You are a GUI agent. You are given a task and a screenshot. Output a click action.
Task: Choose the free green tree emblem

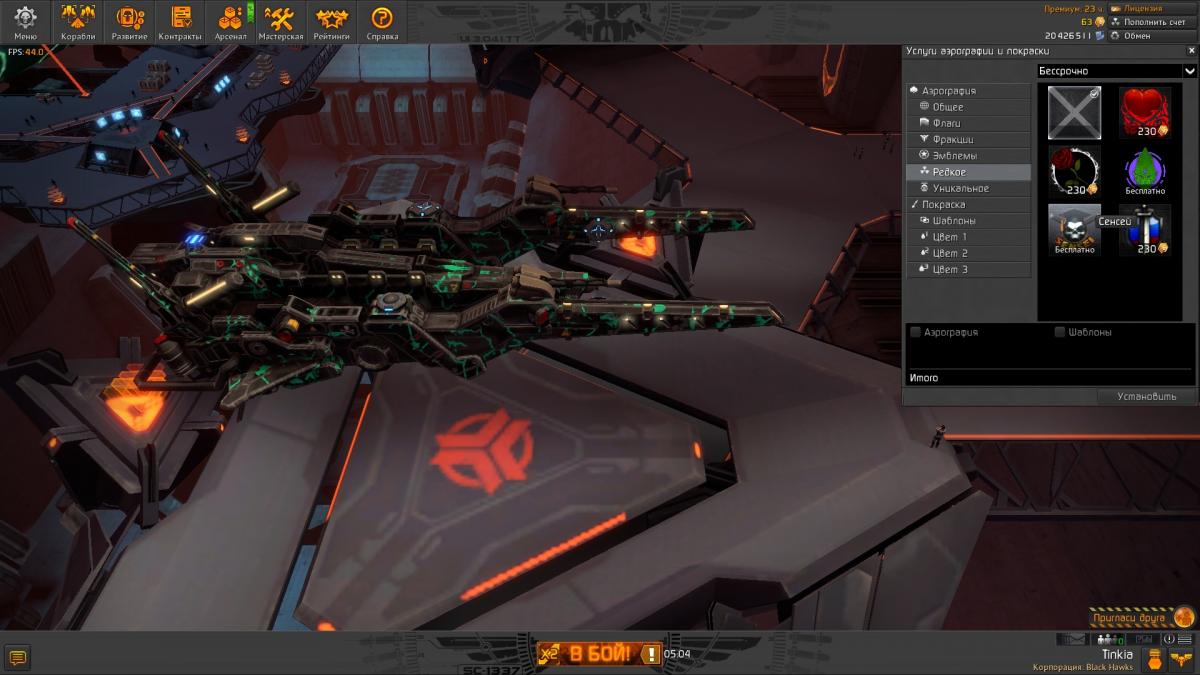coord(1144,170)
